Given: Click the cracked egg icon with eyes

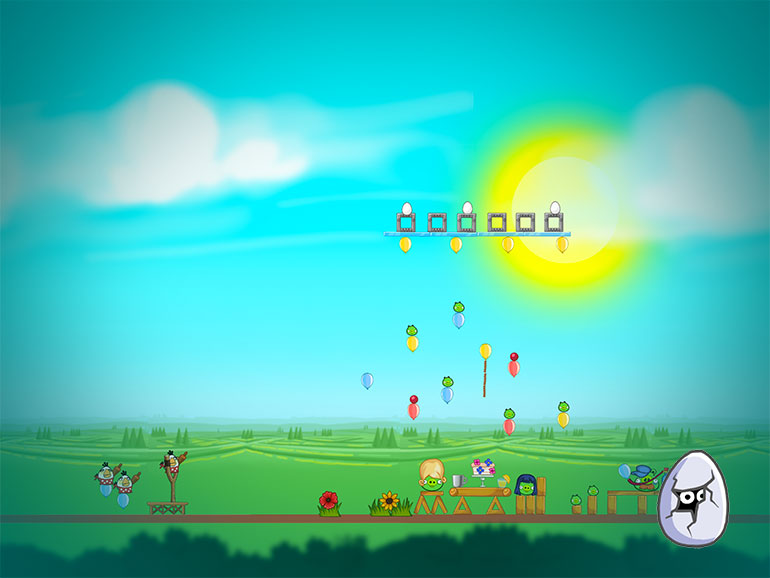Looking at the screenshot, I should (692, 498).
